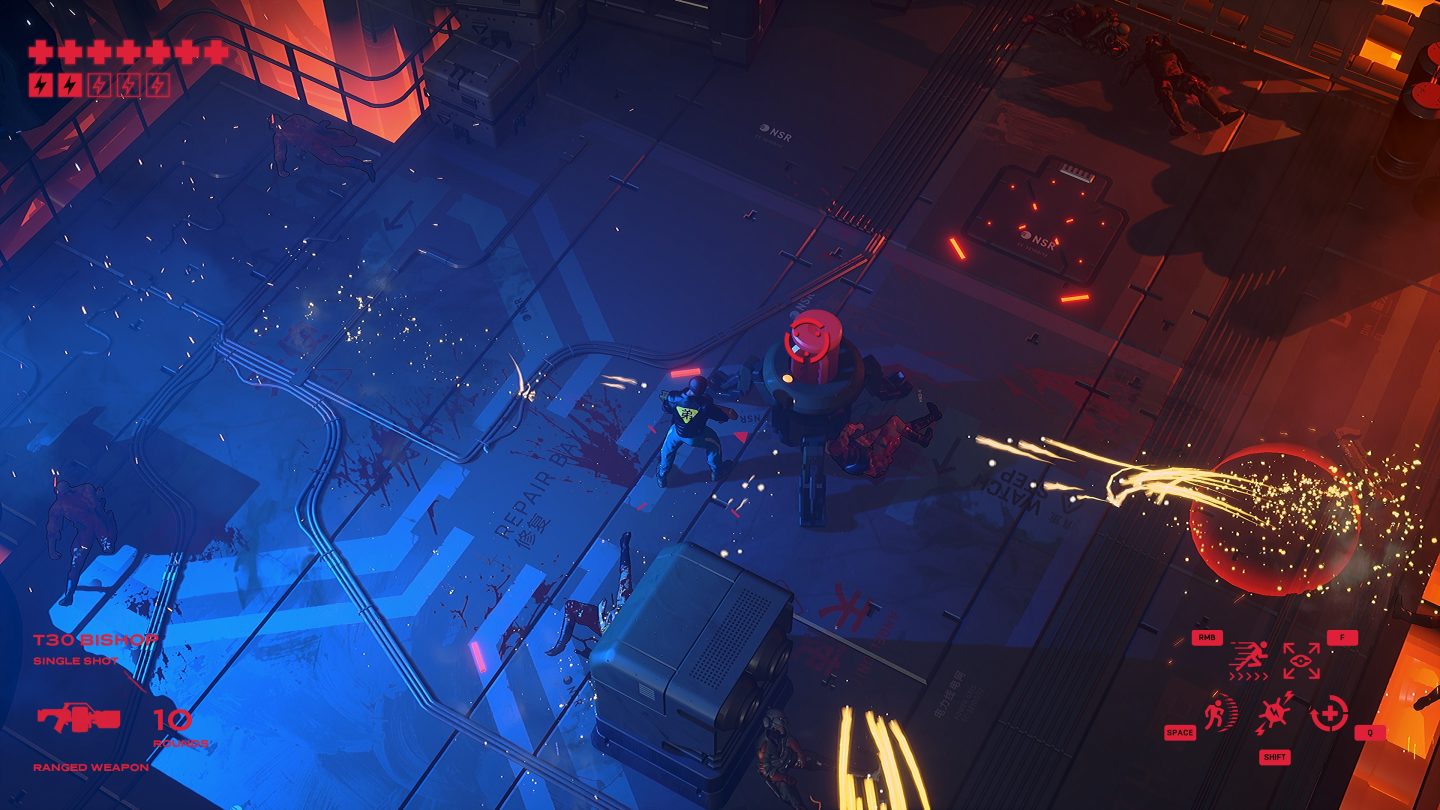The image size is (1440, 810).
Task: Click the leftmost lightning energy icon
Action: [x=40, y=84]
